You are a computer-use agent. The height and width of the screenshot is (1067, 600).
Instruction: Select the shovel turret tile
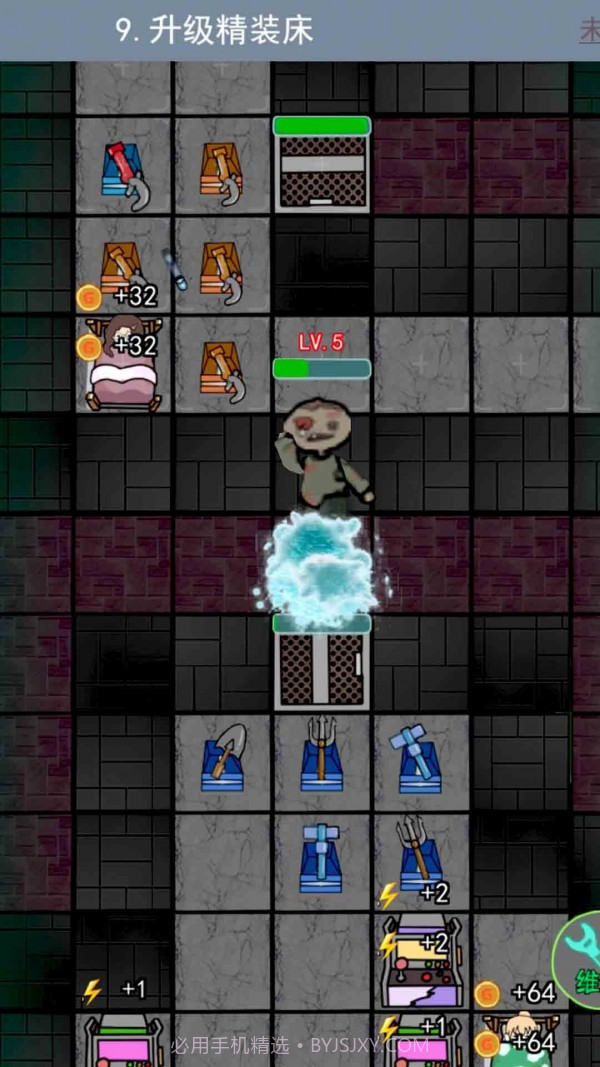tap(223, 760)
